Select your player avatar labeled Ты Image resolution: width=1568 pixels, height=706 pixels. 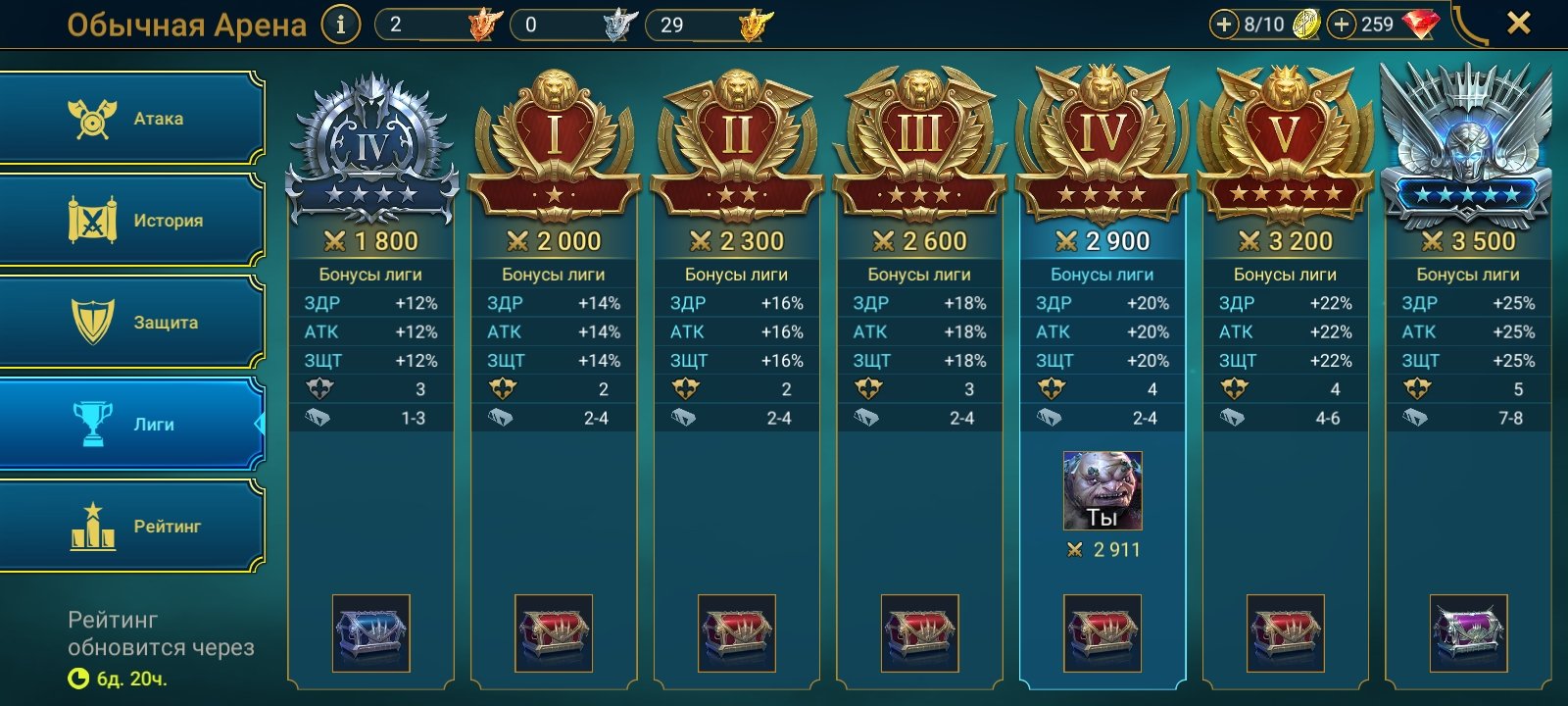pyautogui.click(x=1102, y=490)
